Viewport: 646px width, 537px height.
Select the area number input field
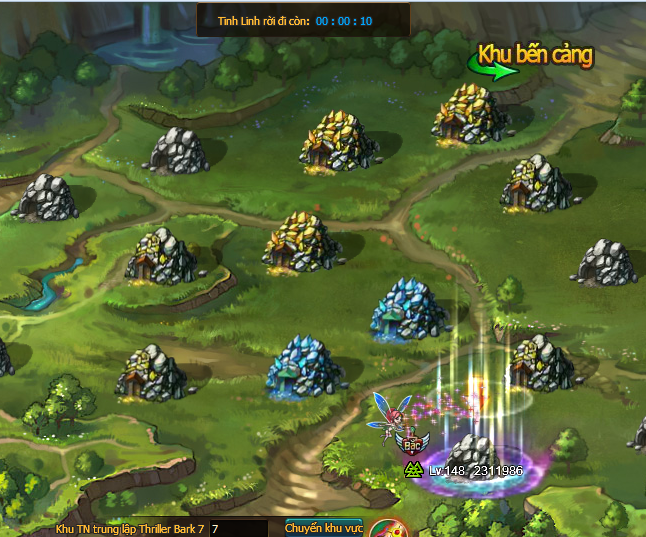(237, 528)
